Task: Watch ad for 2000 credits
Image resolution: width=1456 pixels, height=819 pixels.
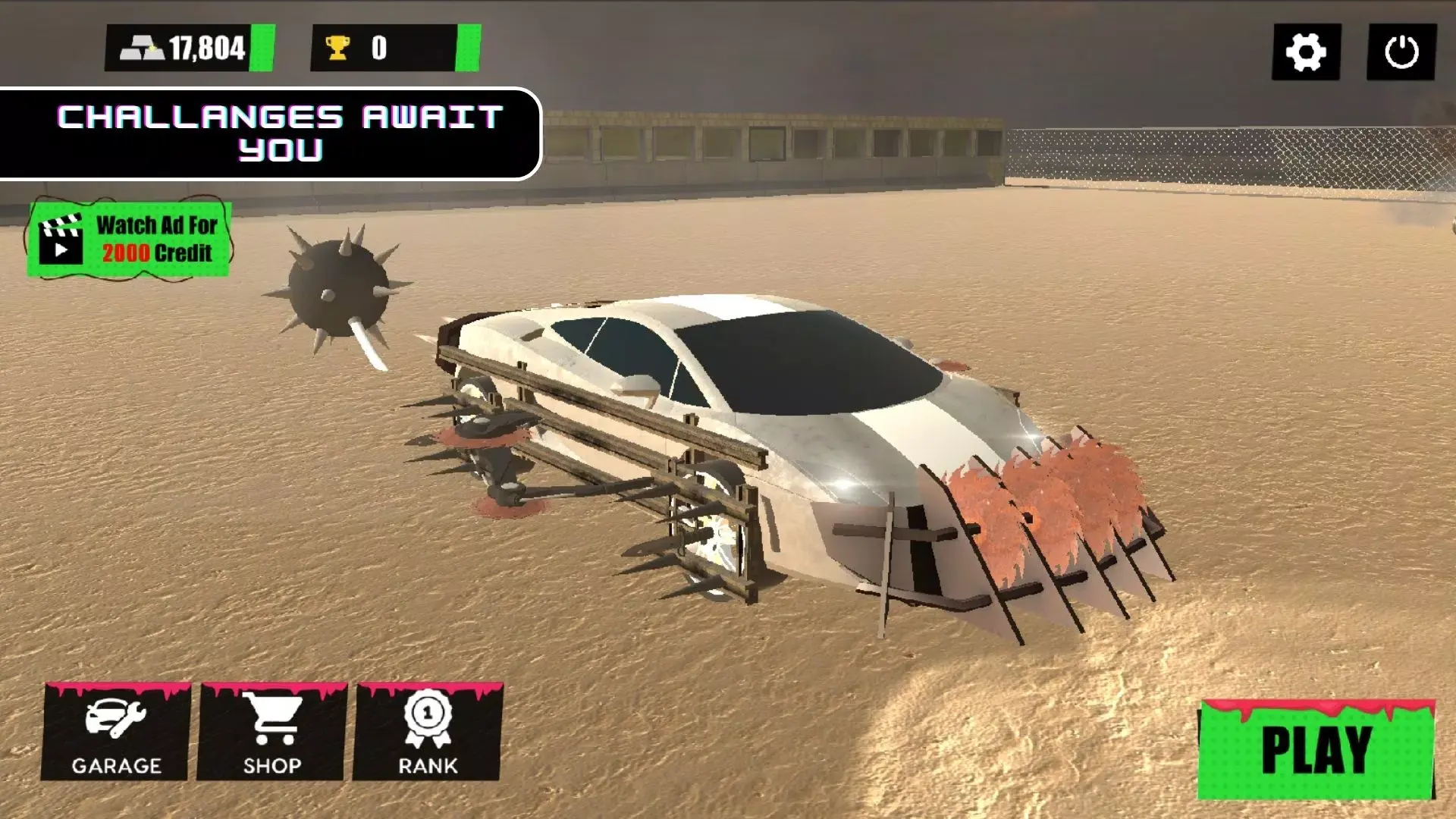Action: point(129,239)
